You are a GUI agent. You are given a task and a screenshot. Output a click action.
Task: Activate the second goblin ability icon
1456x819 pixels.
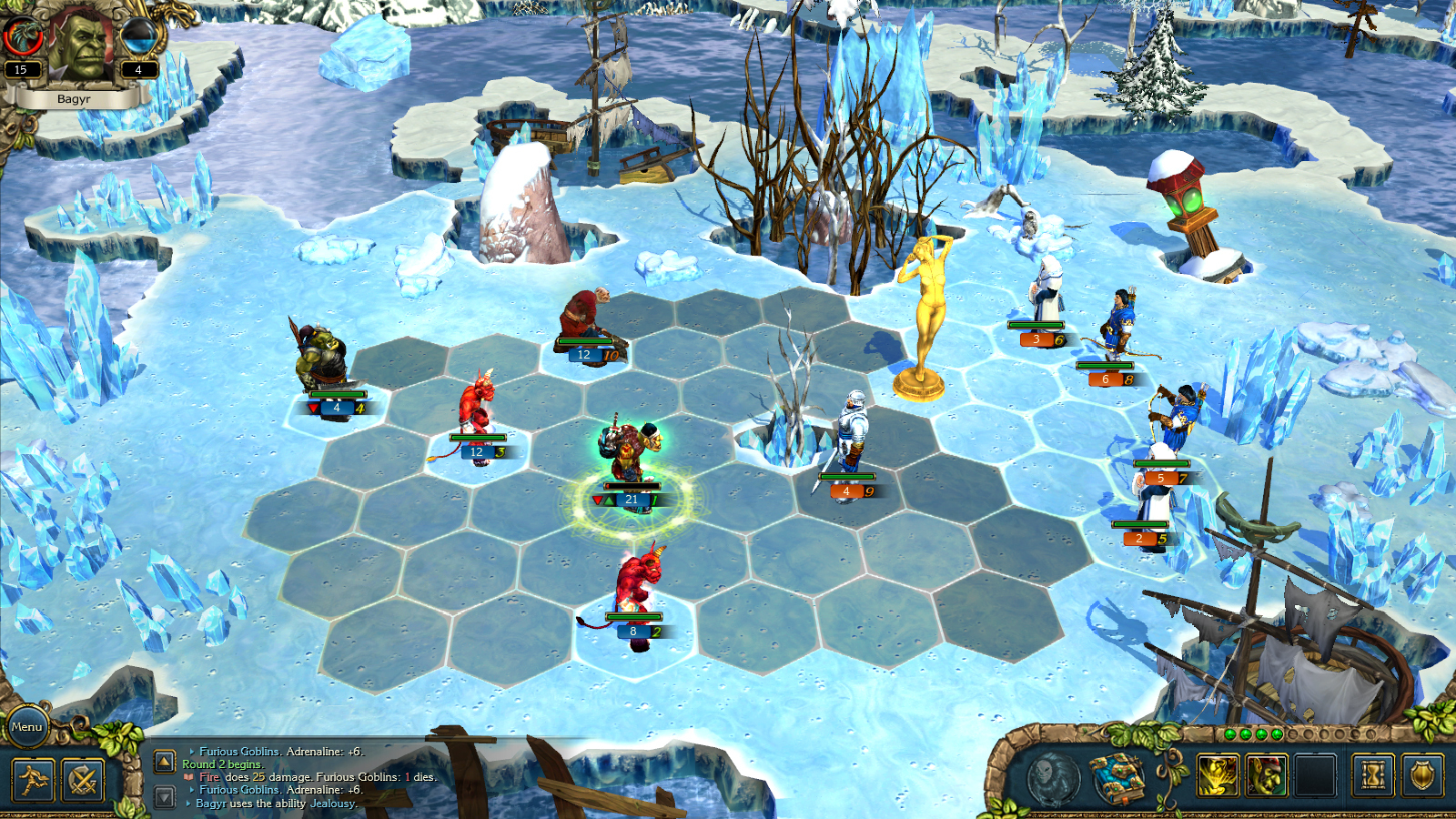click(1266, 775)
